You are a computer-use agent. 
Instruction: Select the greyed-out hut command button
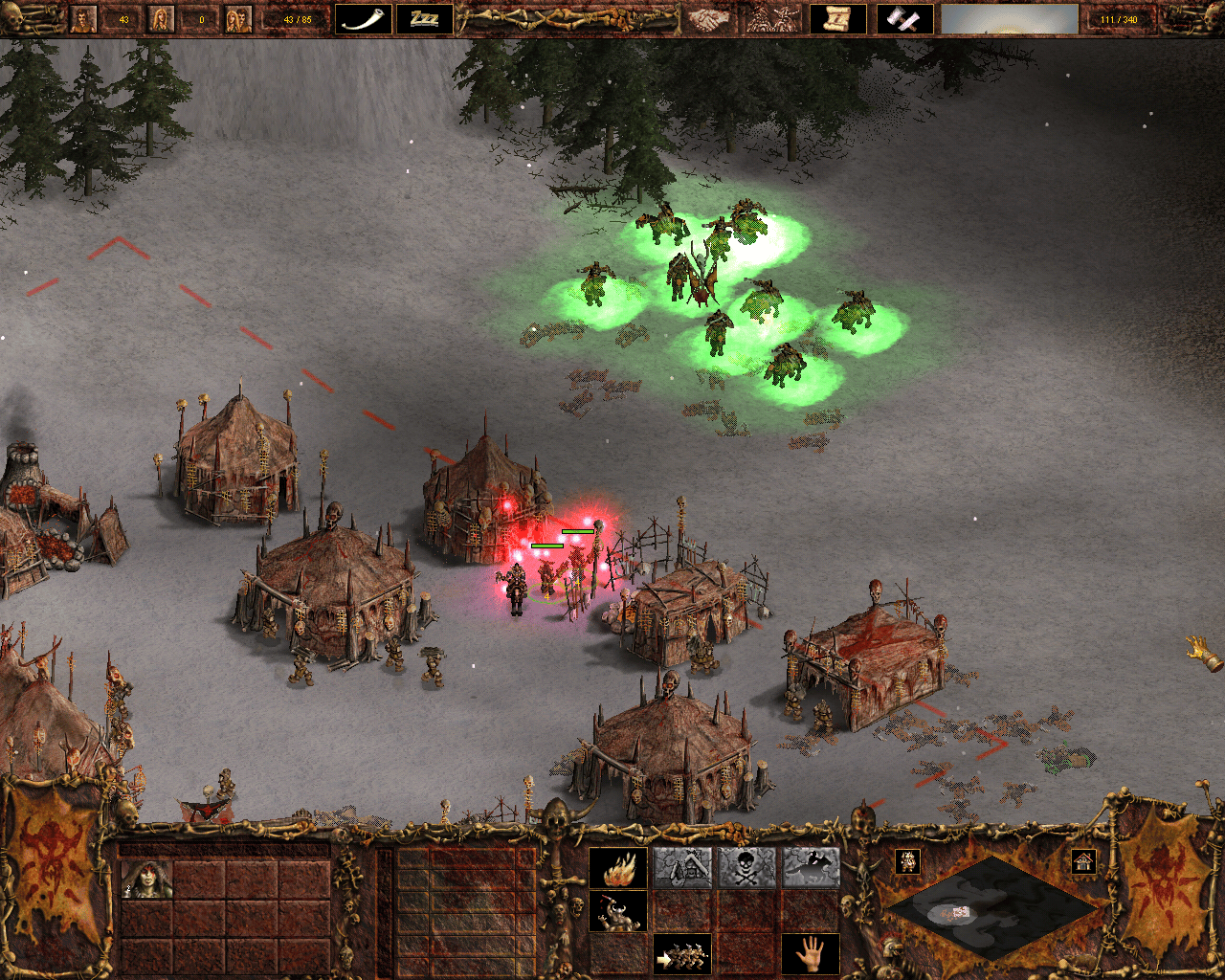coord(682,869)
